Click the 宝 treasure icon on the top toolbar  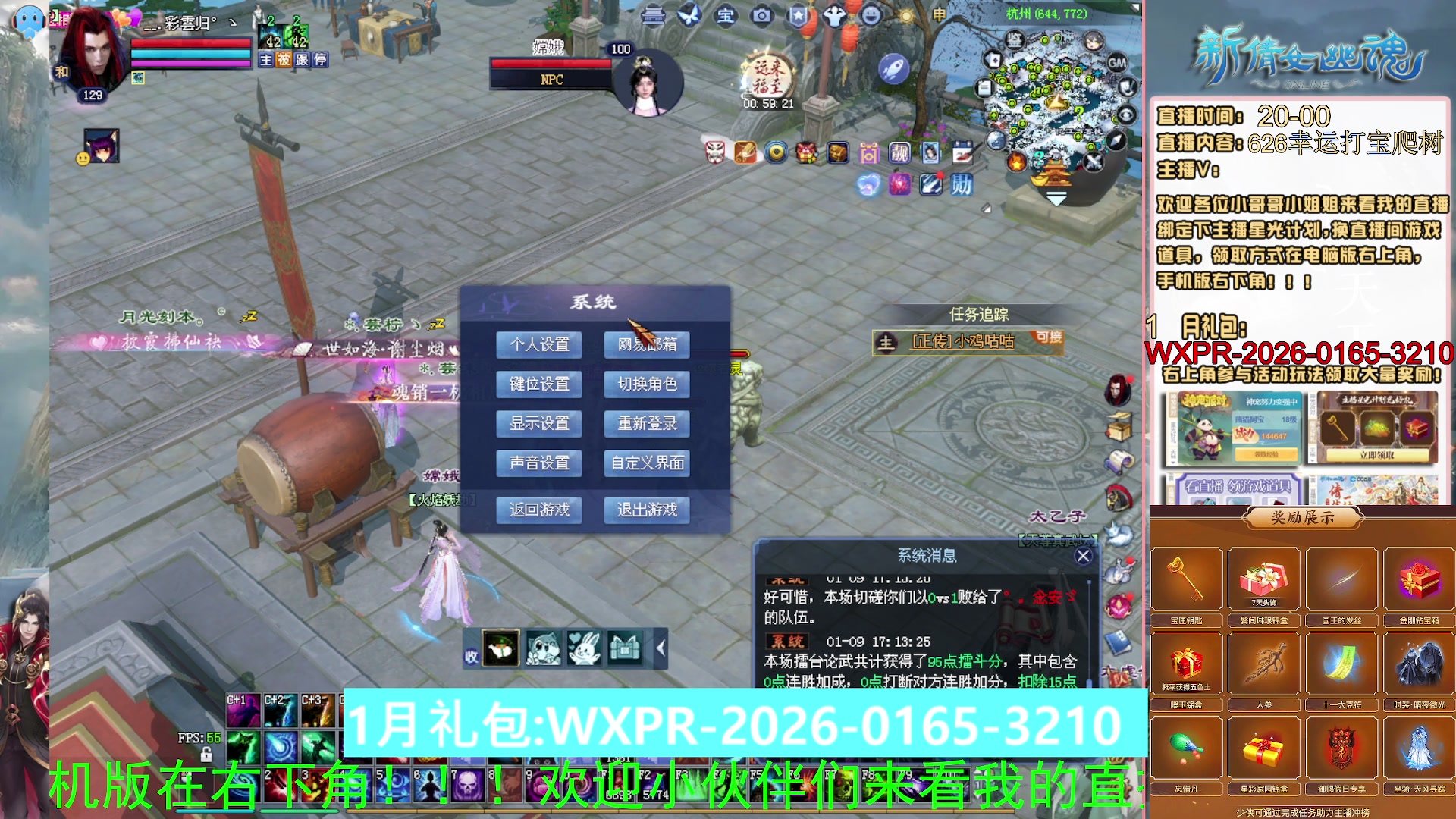click(726, 17)
